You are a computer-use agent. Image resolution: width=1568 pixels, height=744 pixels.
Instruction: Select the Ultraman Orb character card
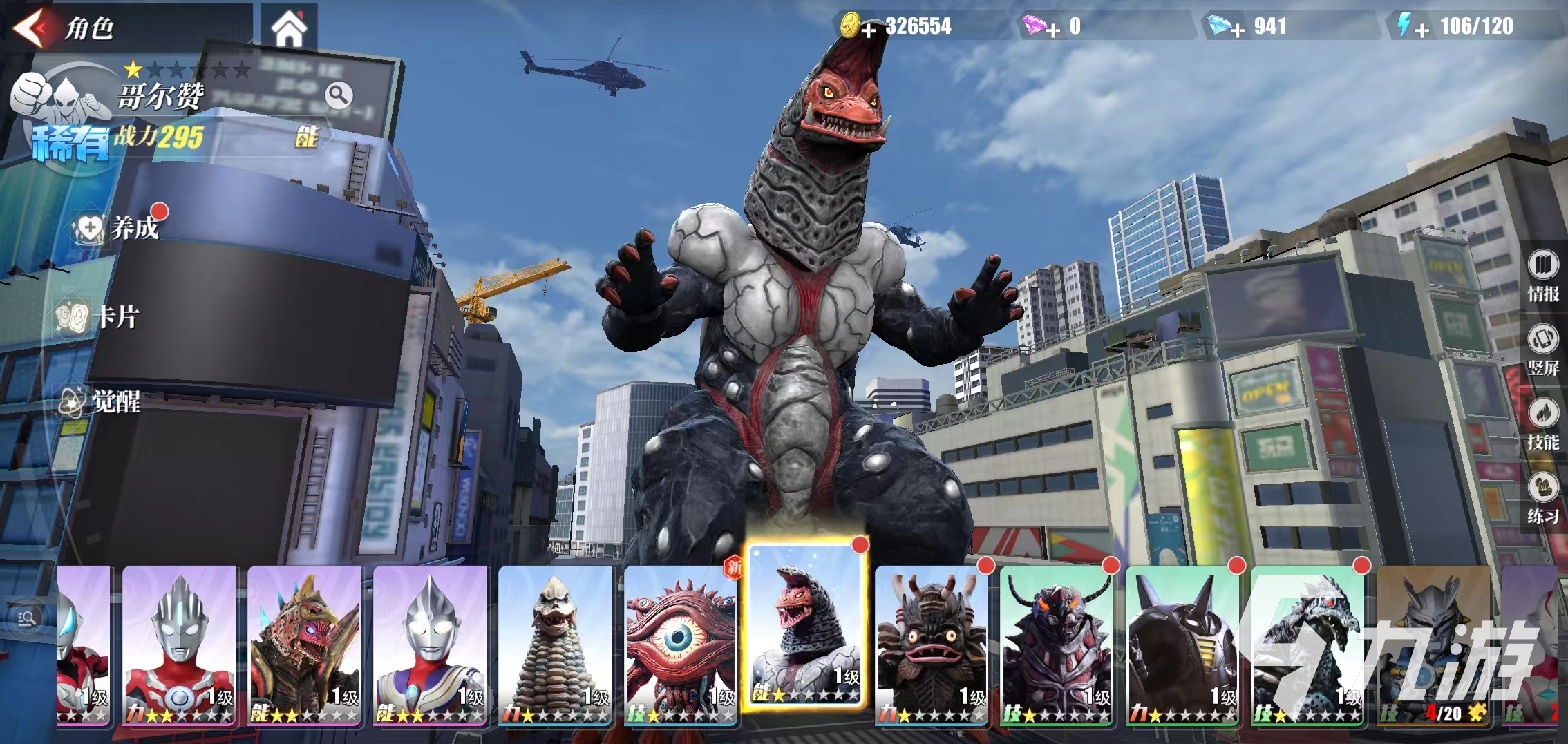[x=180, y=645]
